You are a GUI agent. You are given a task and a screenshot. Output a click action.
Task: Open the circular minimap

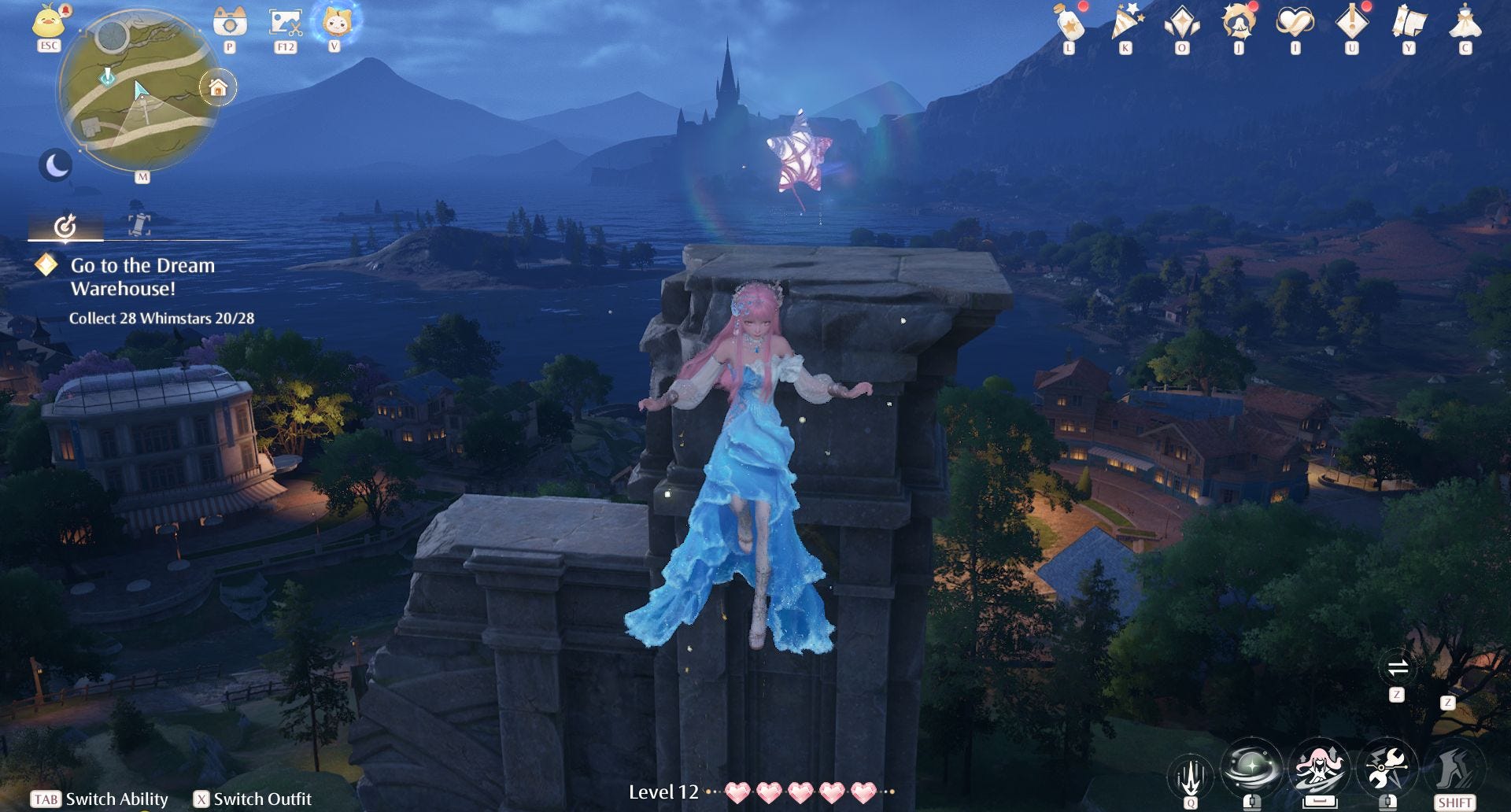coord(138,90)
